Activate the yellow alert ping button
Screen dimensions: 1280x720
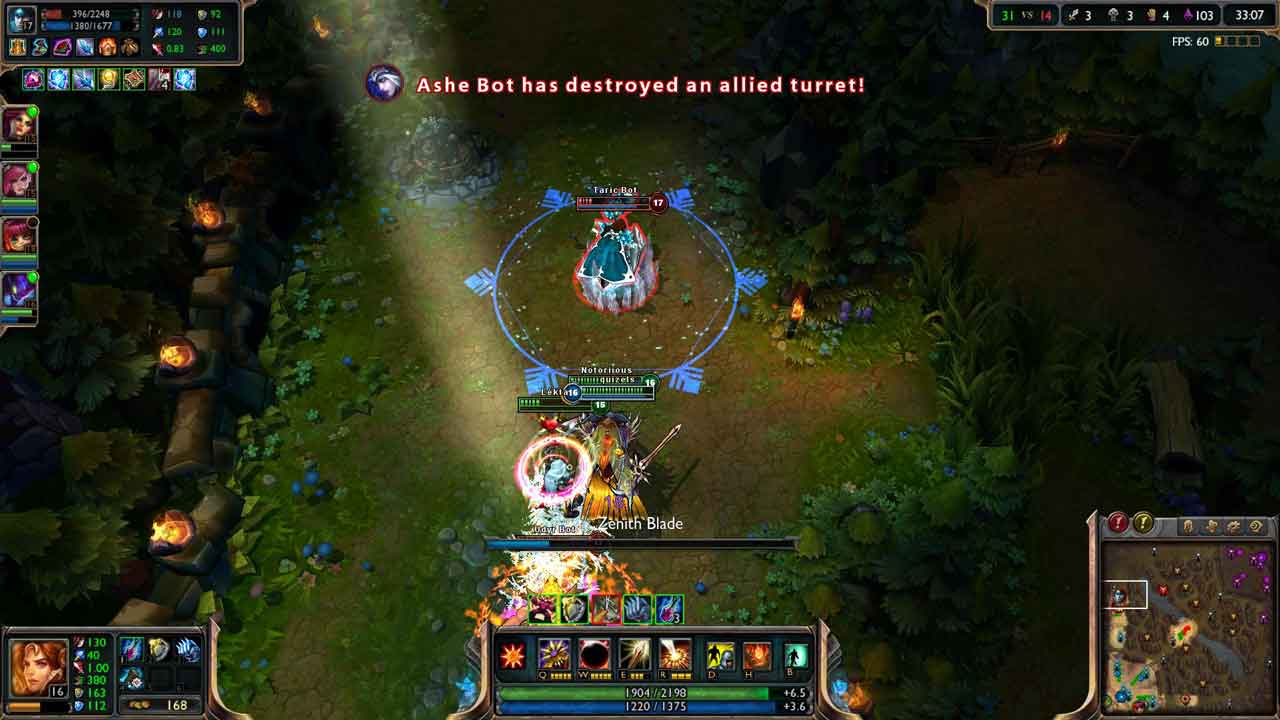pyautogui.click(x=1143, y=523)
